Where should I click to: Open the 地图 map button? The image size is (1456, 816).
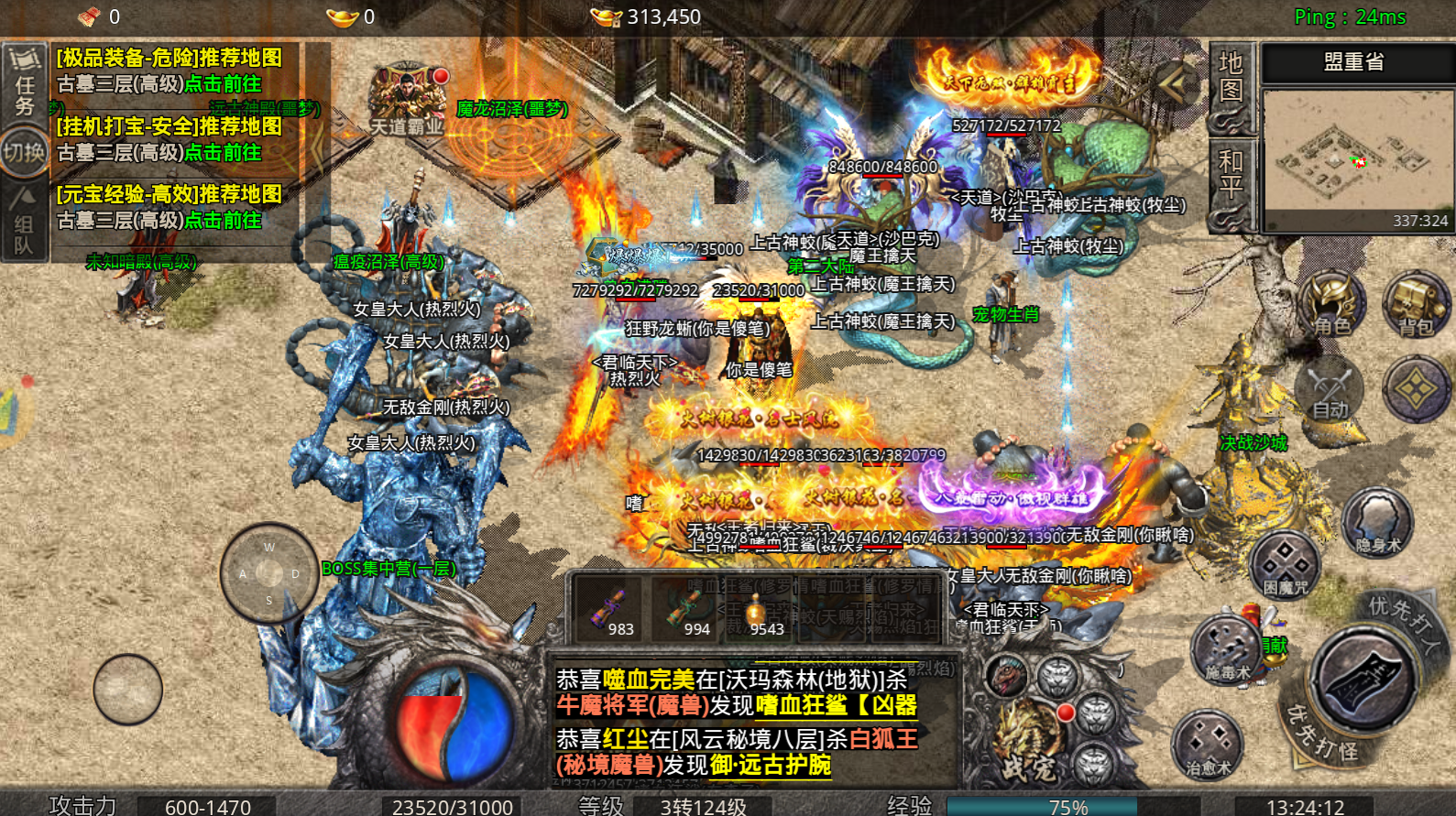point(1230,87)
